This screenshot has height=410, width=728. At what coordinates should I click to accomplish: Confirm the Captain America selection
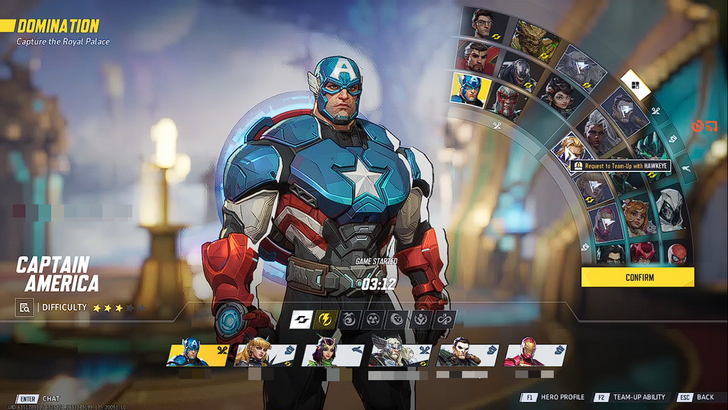[638, 277]
